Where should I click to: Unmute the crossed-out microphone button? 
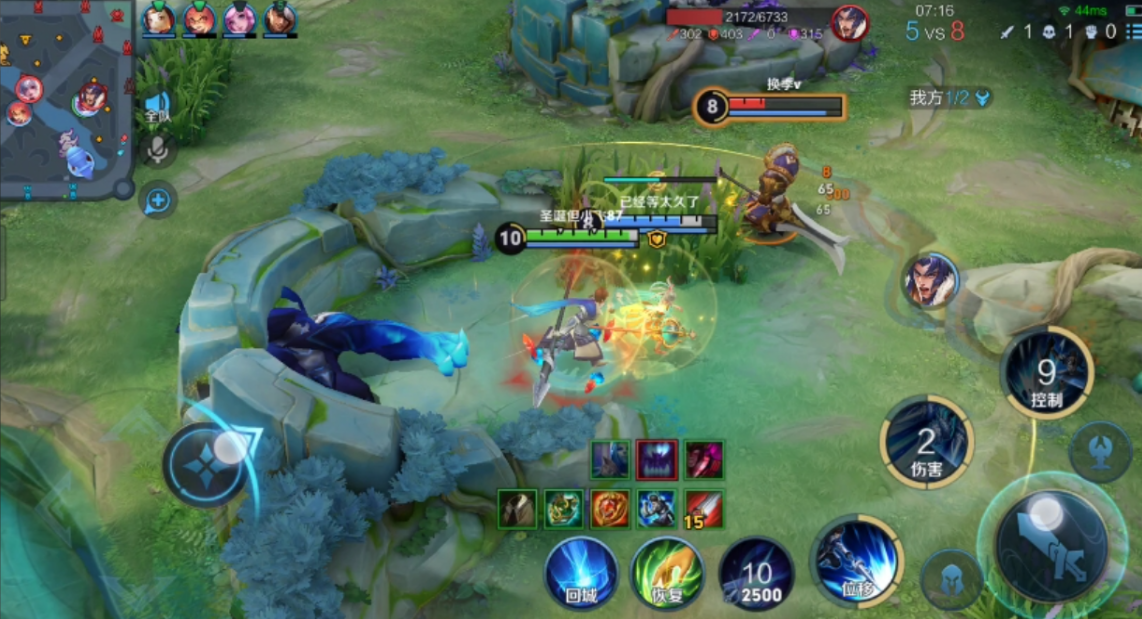coord(157,150)
